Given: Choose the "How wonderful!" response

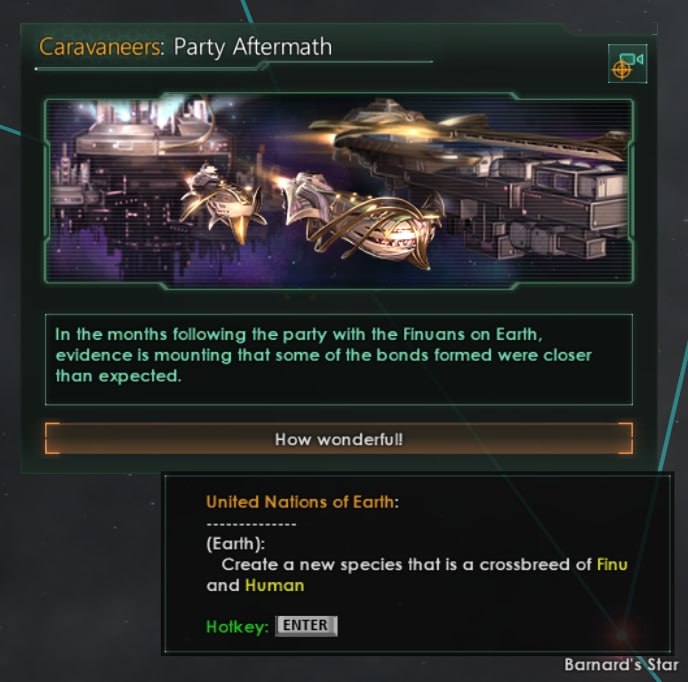Looking at the screenshot, I should (339, 439).
